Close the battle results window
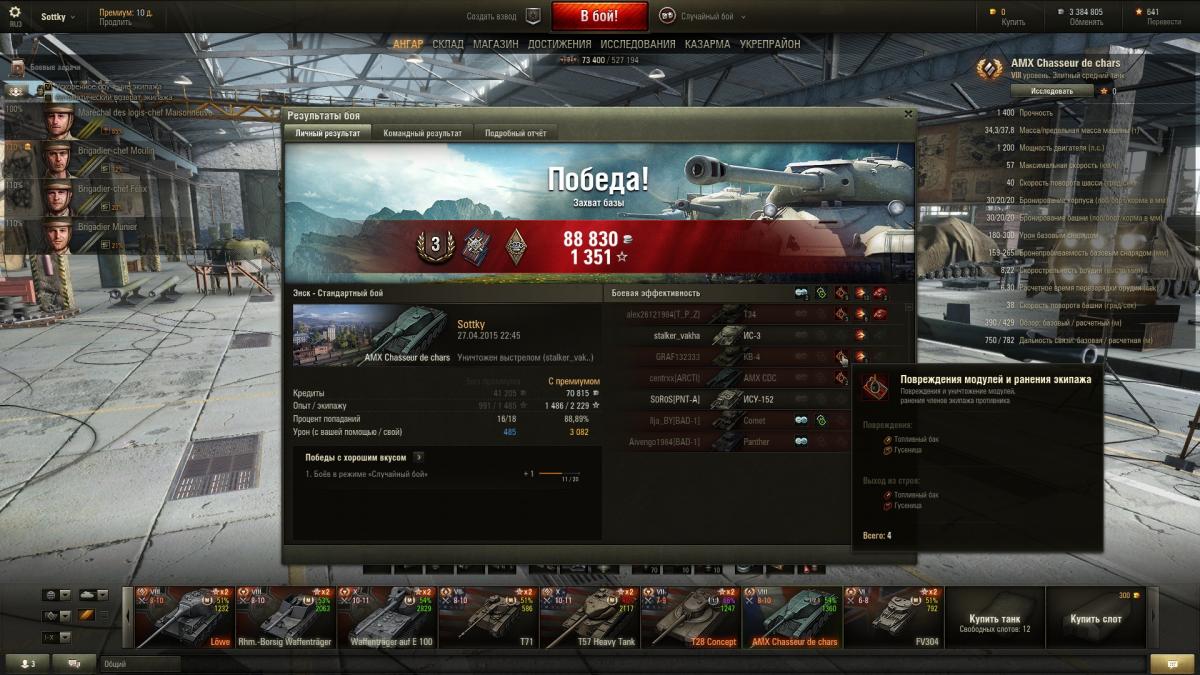Image resolution: width=1200 pixels, height=675 pixels. [x=908, y=114]
